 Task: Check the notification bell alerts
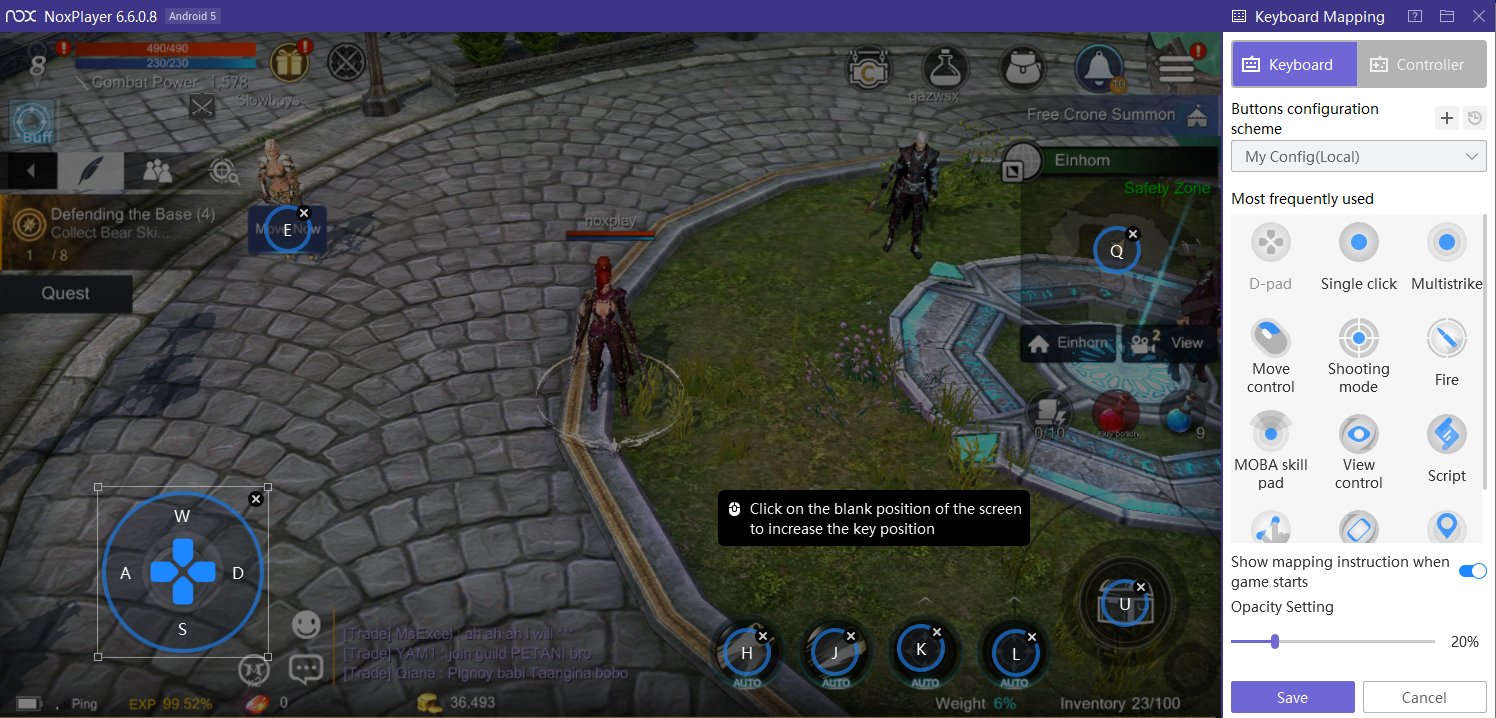pyautogui.click(x=1099, y=67)
